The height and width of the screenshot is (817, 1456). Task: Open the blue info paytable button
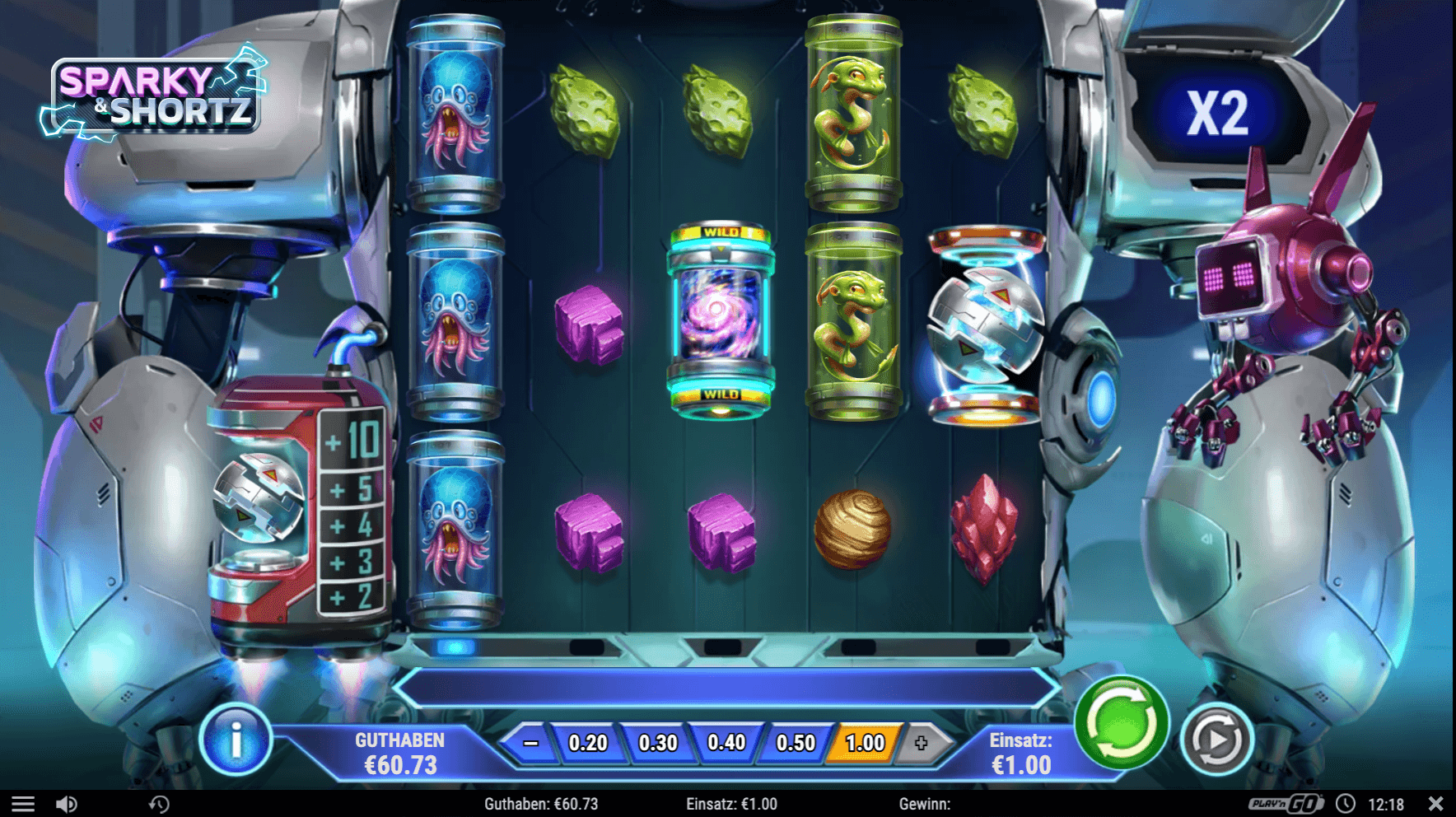pyautogui.click(x=236, y=740)
